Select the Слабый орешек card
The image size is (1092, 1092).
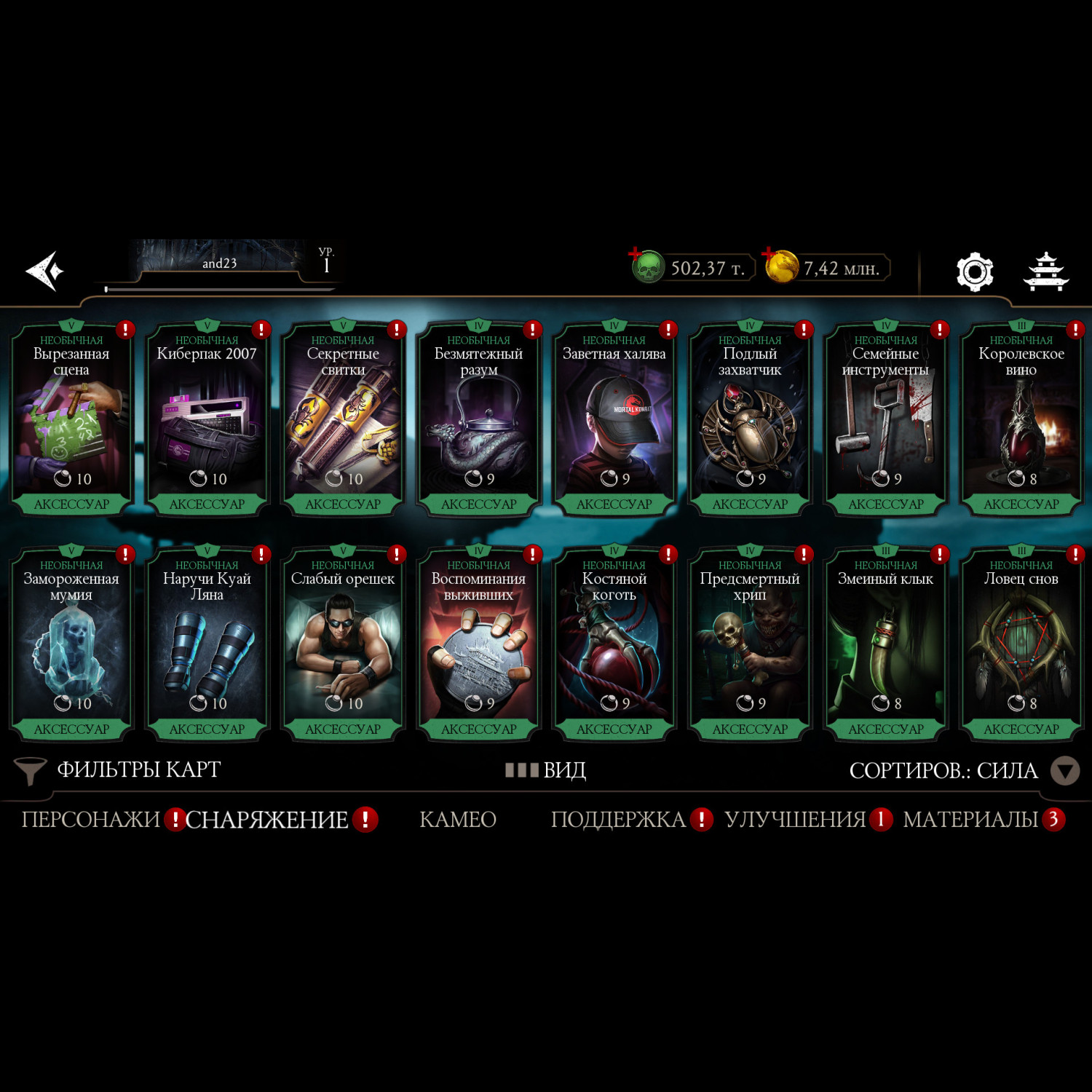[x=343, y=644]
